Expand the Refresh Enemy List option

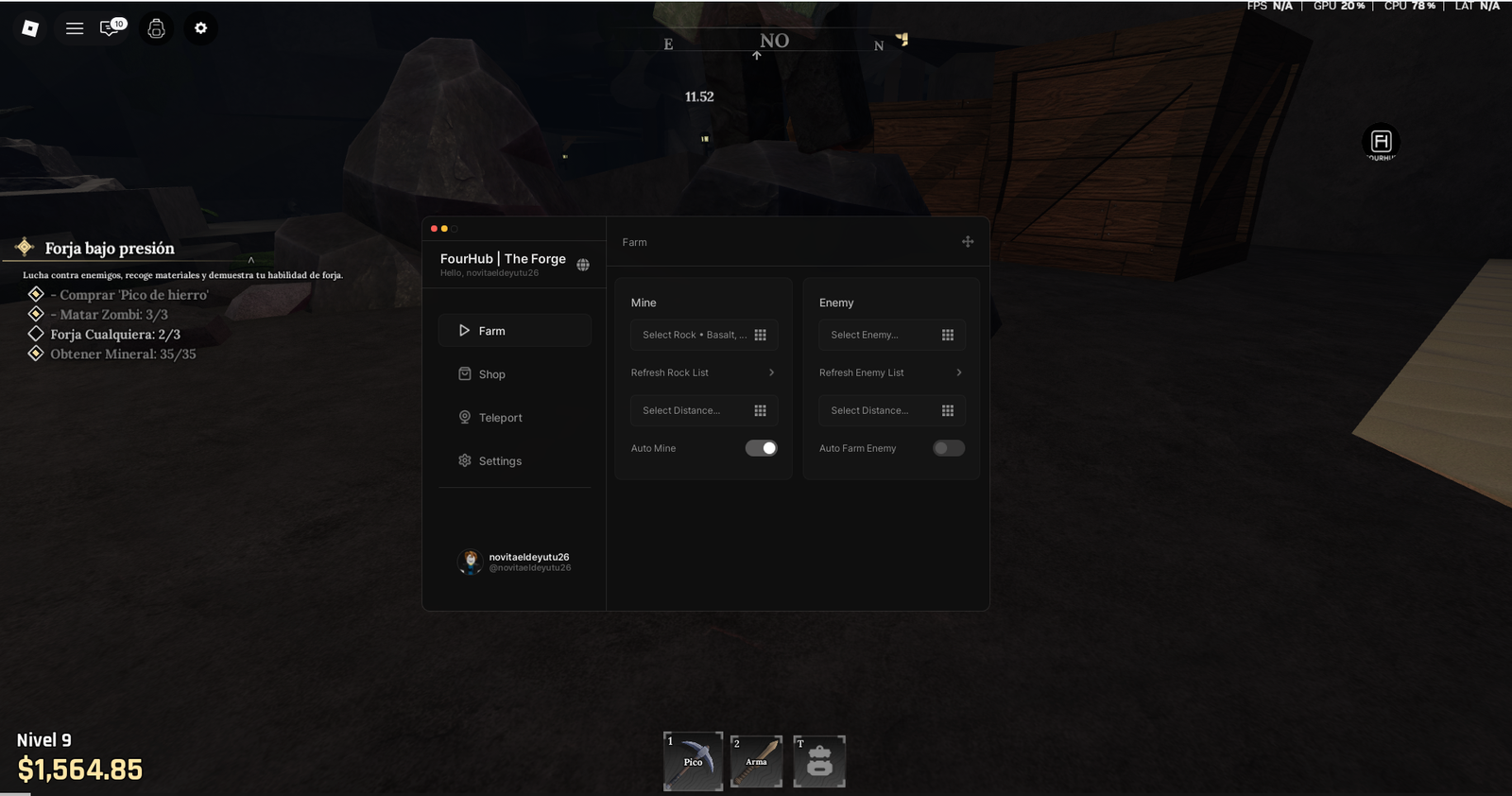[890, 372]
